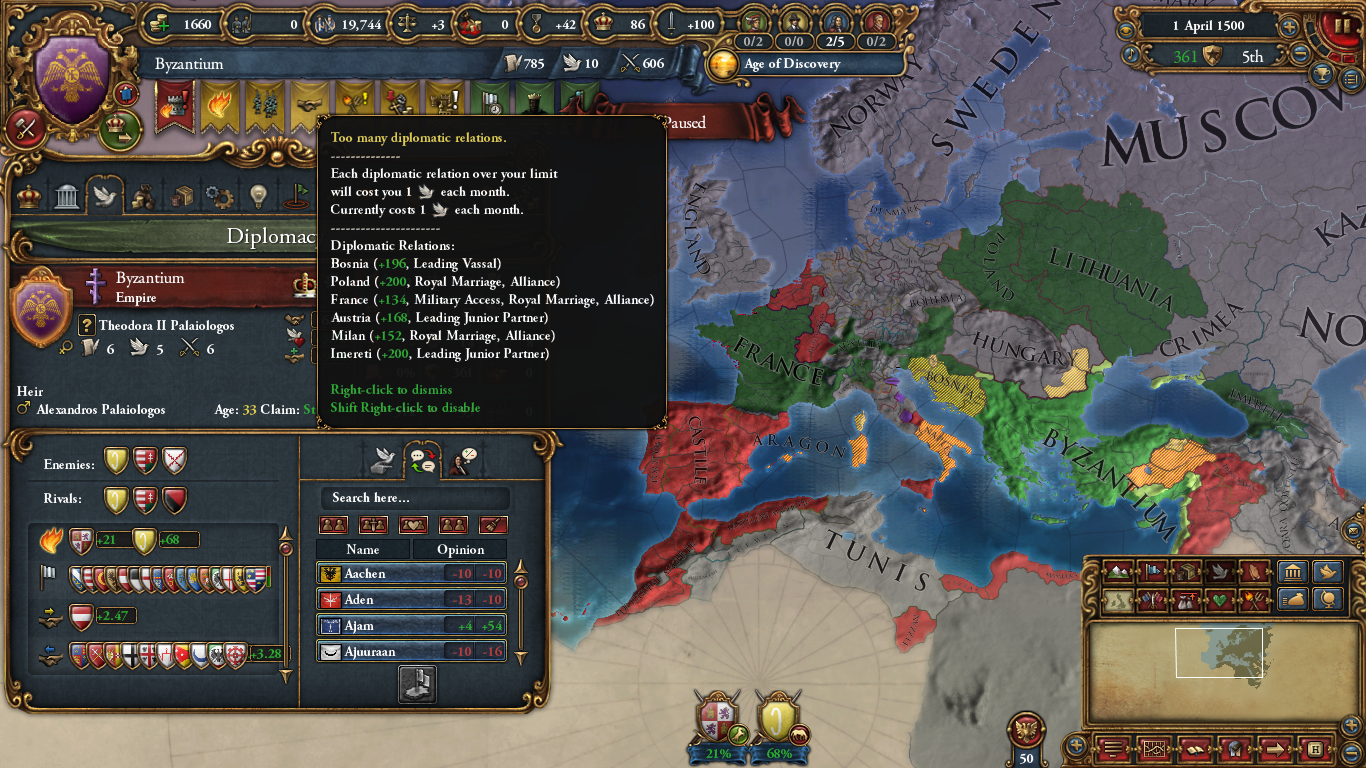Select the terrain mapmode

[1117, 571]
